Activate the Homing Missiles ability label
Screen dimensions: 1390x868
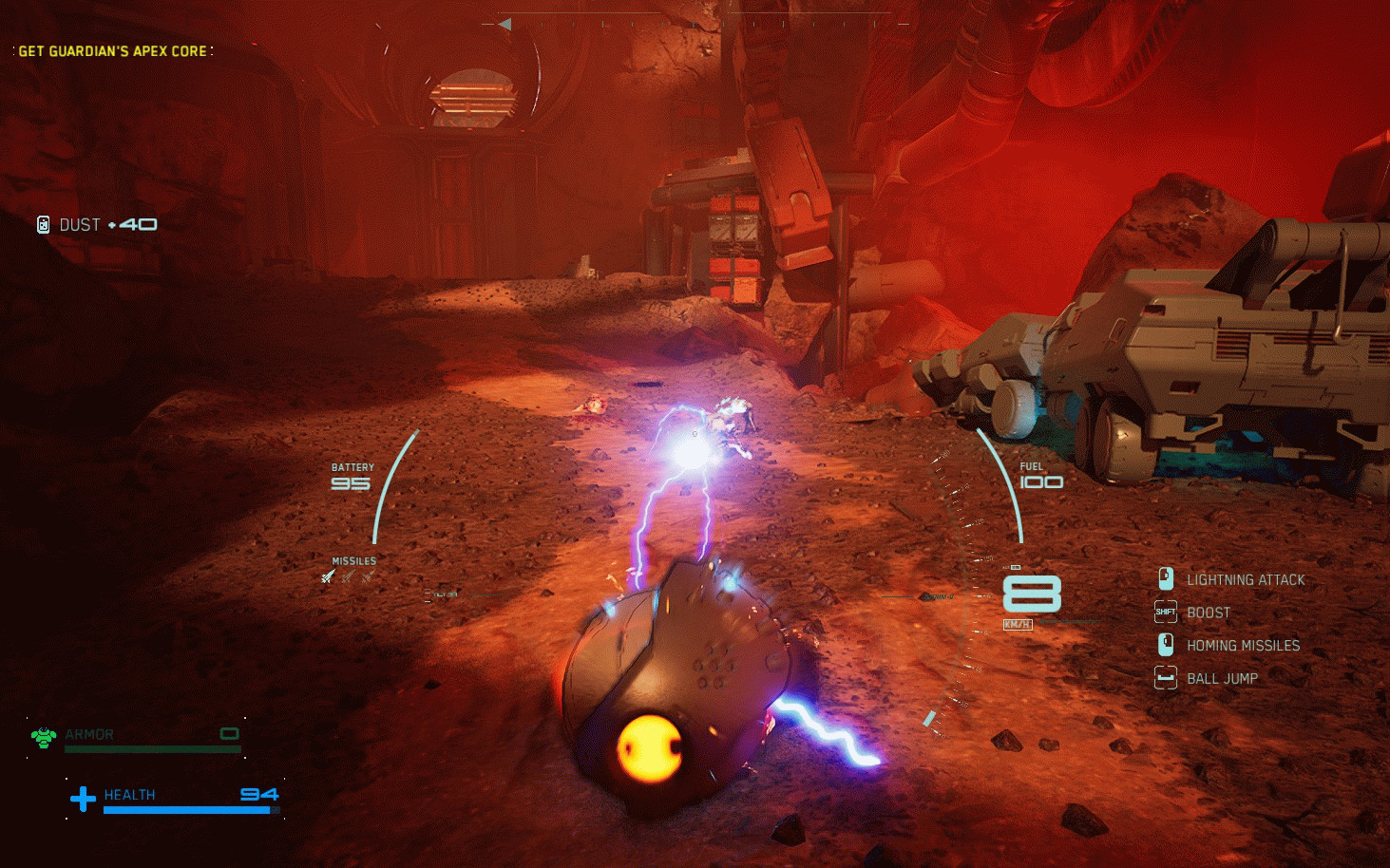click(1243, 646)
